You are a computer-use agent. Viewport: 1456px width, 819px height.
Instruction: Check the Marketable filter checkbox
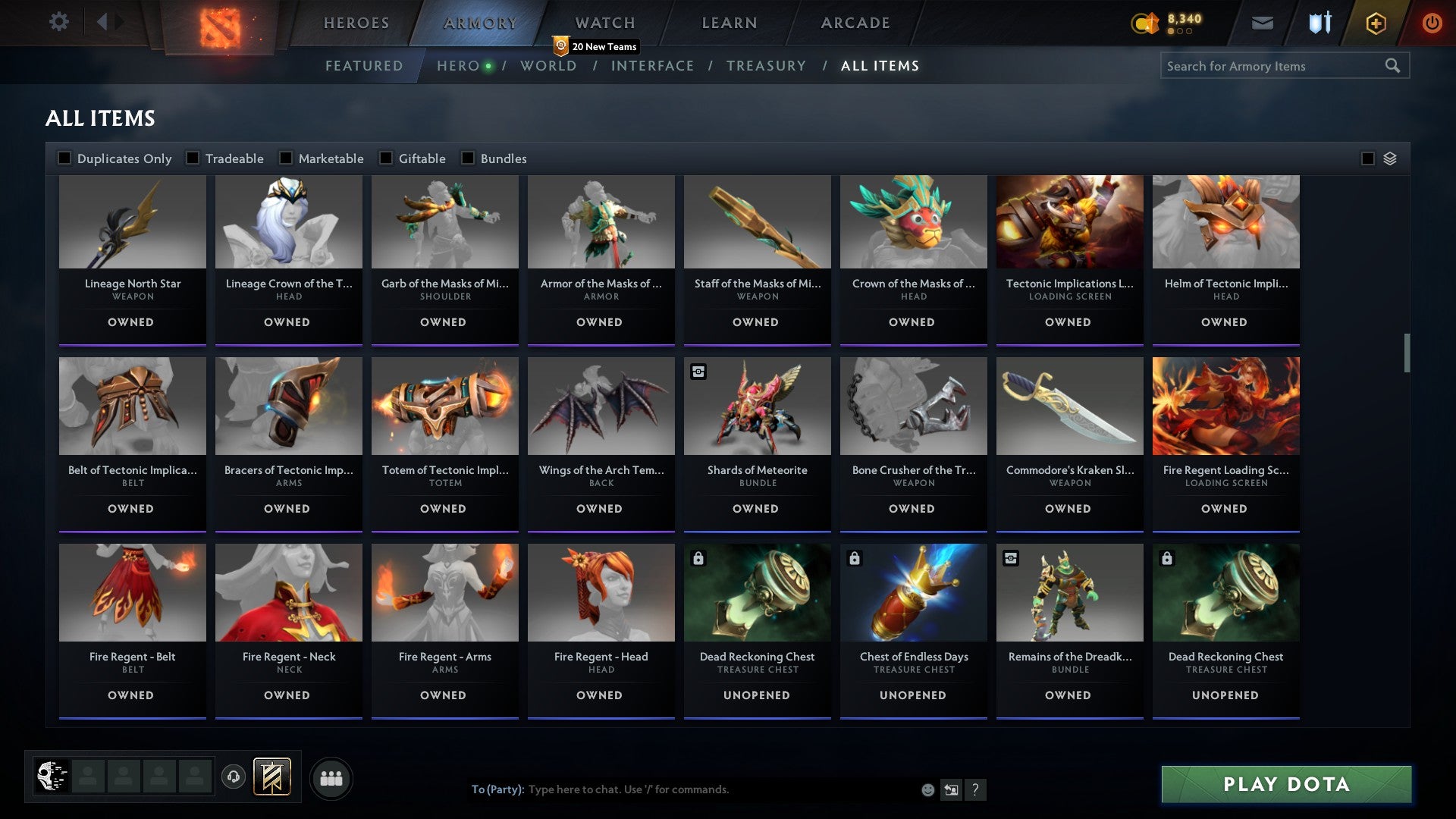[286, 158]
